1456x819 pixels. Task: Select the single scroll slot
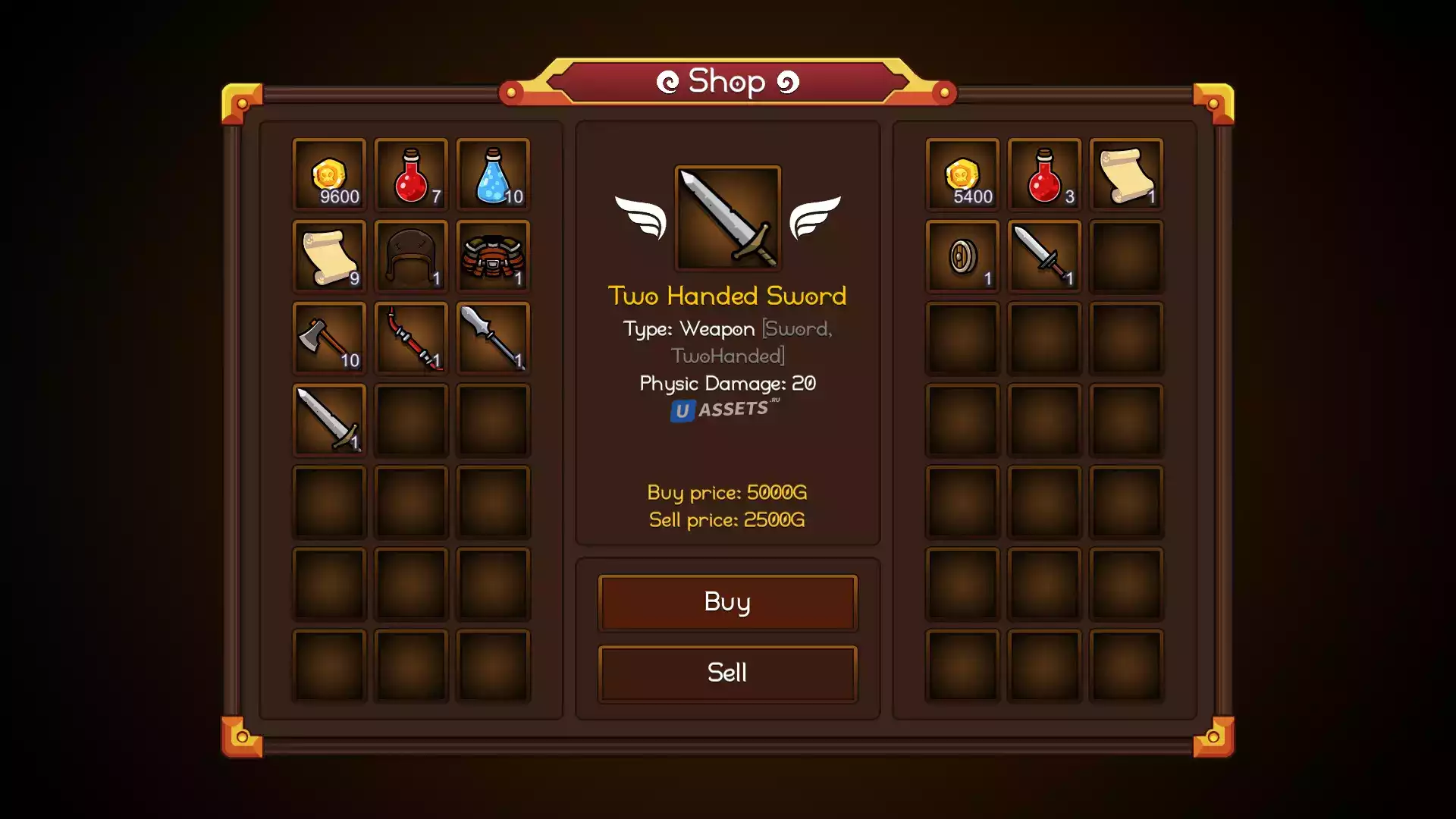click(1126, 174)
